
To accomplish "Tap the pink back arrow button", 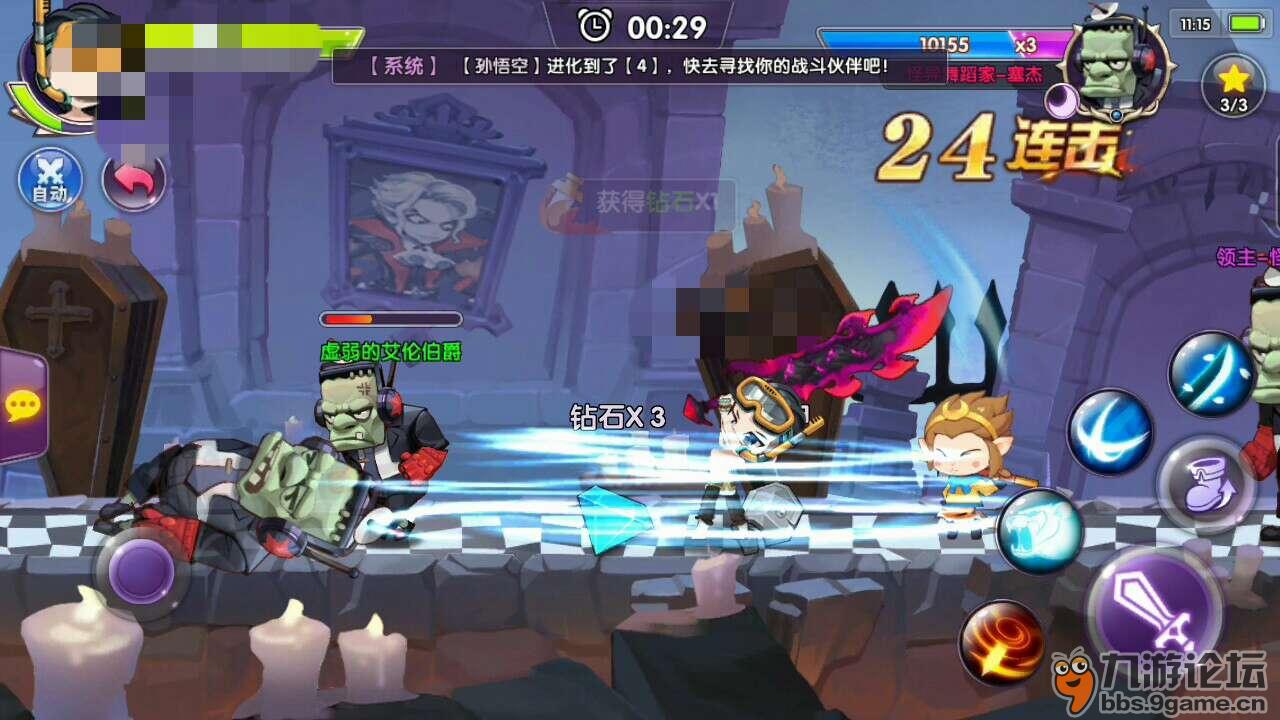I will [x=134, y=181].
